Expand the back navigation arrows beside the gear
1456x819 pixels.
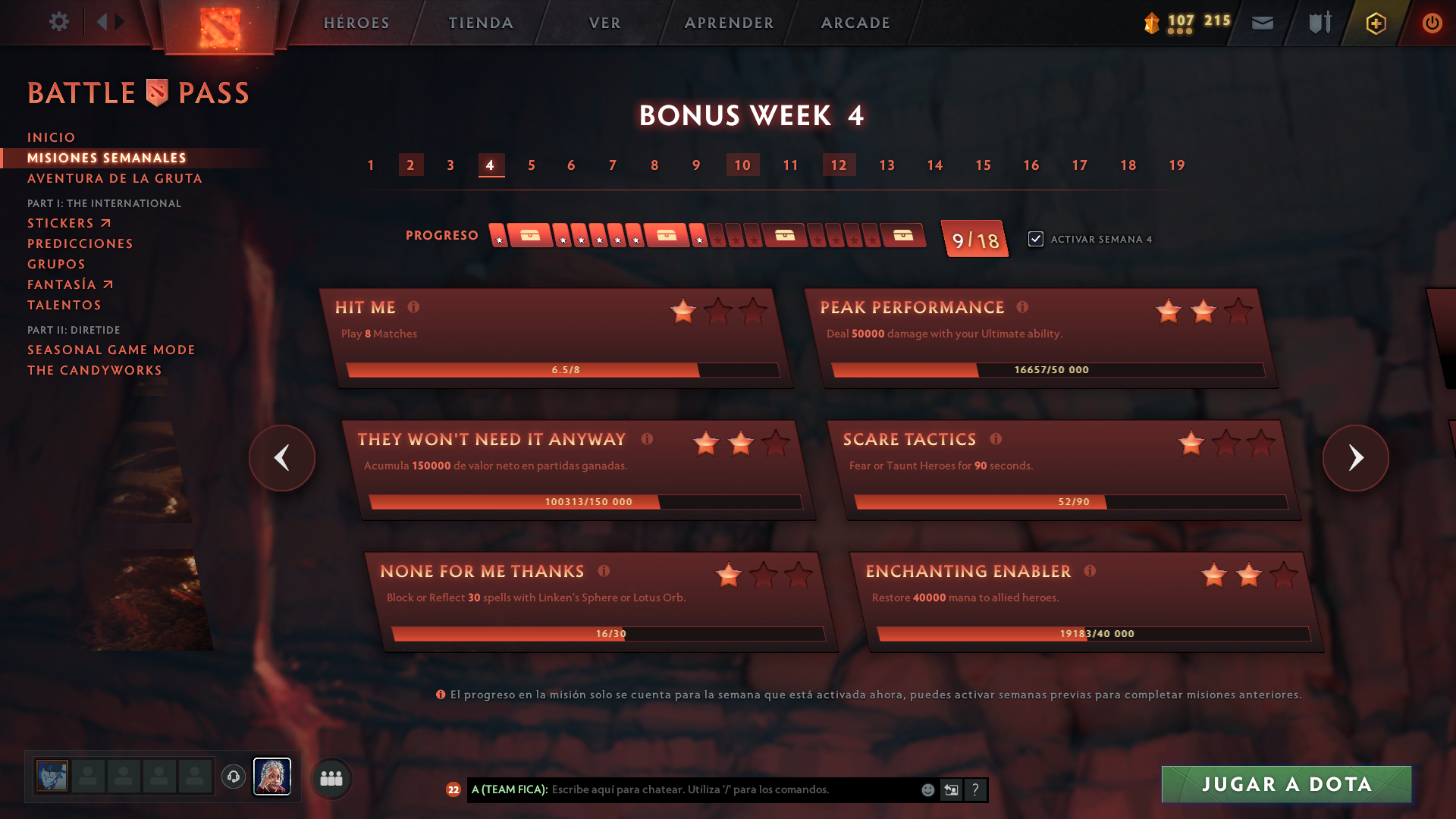click(108, 22)
